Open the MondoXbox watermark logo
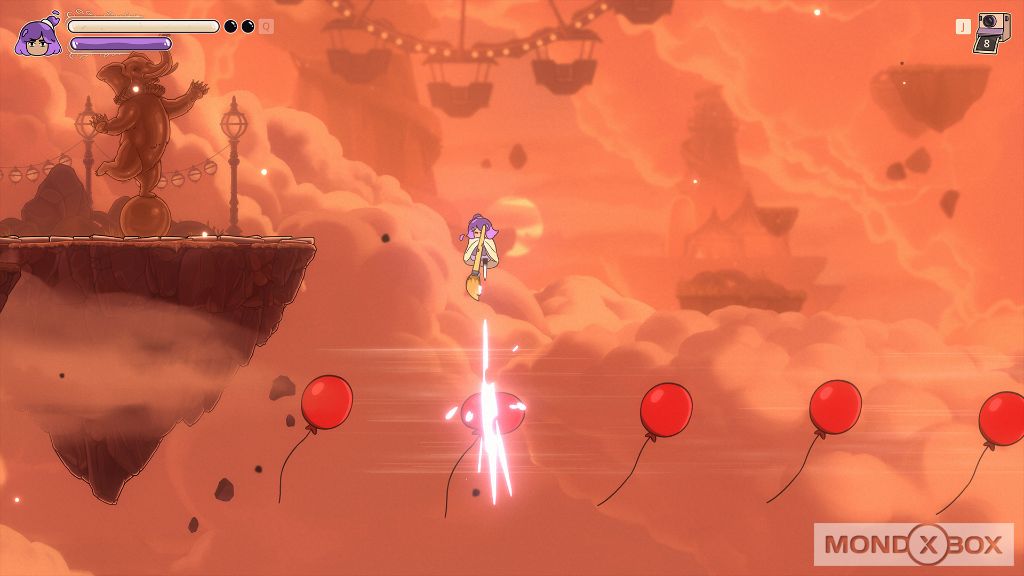Viewport: 1024px width, 576px height. (914, 544)
